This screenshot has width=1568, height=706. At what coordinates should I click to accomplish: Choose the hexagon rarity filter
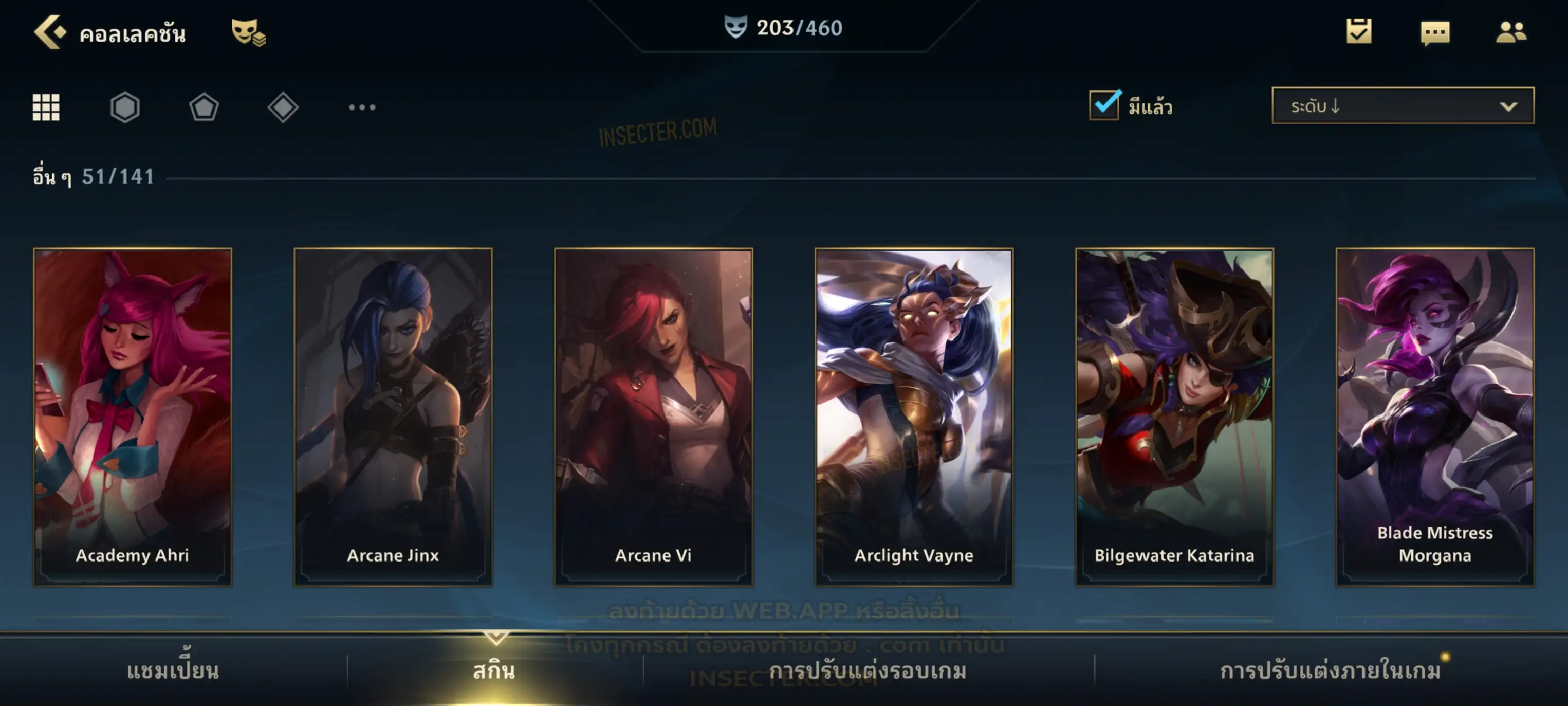coord(125,107)
